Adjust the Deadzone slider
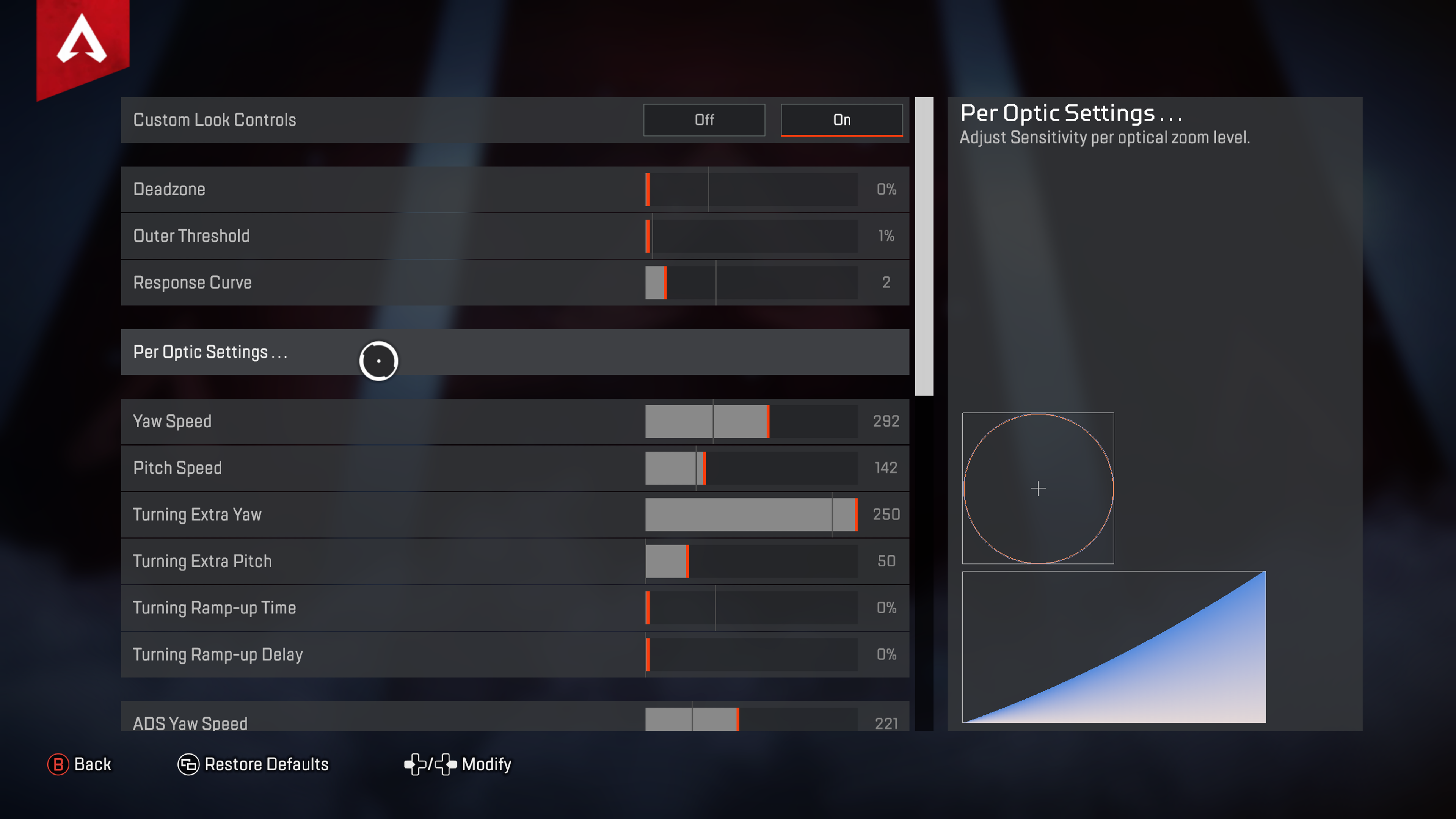The width and height of the screenshot is (1456, 819). click(751, 189)
